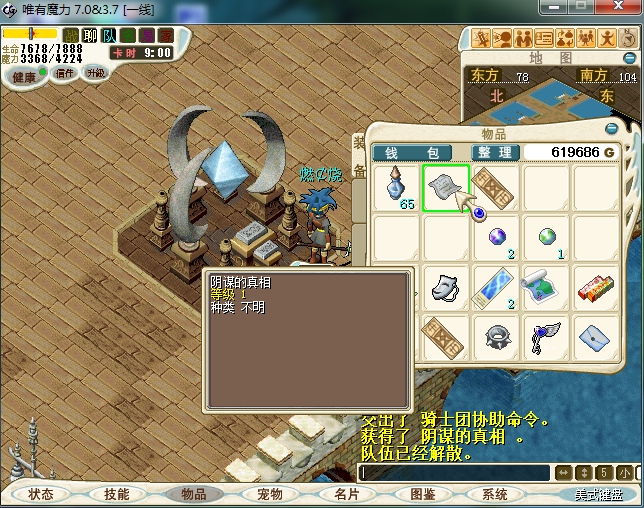Open the 图鉴 album menu
The width and height of the screenshot is (644, 508).
pos(422,494)
